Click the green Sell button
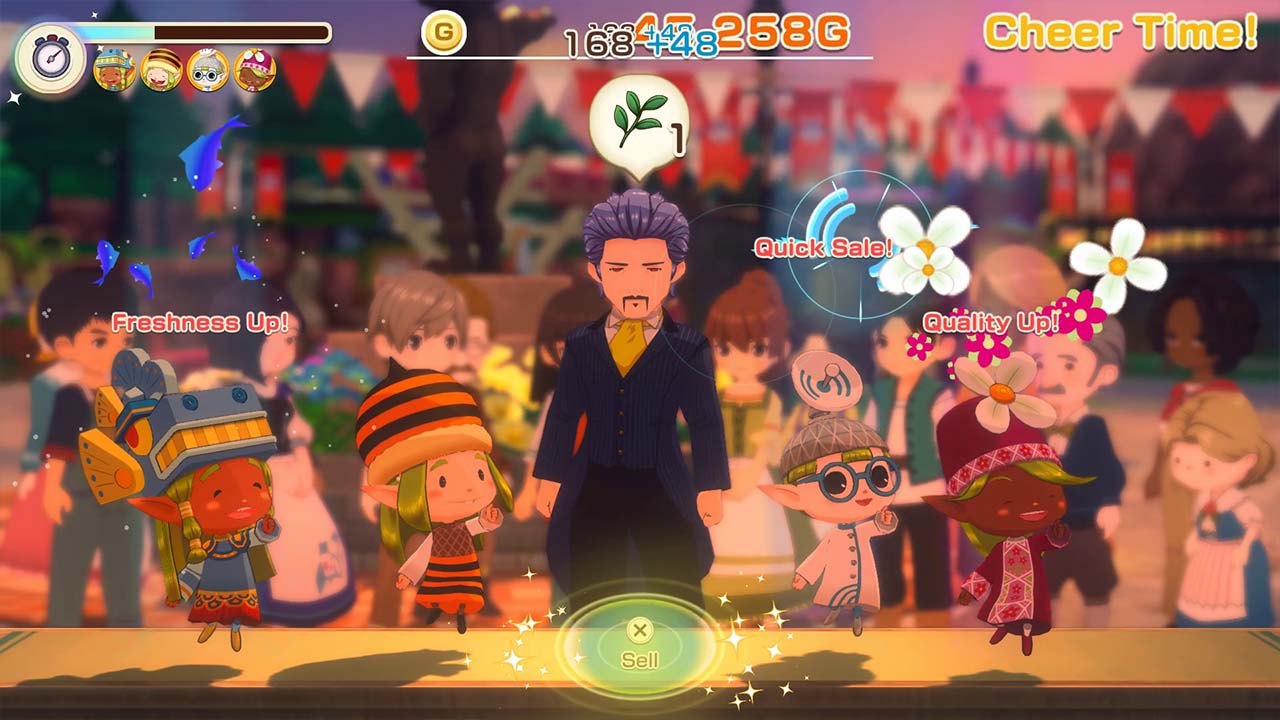Viewport: 1280px width, 720px height. pos(639,645)
